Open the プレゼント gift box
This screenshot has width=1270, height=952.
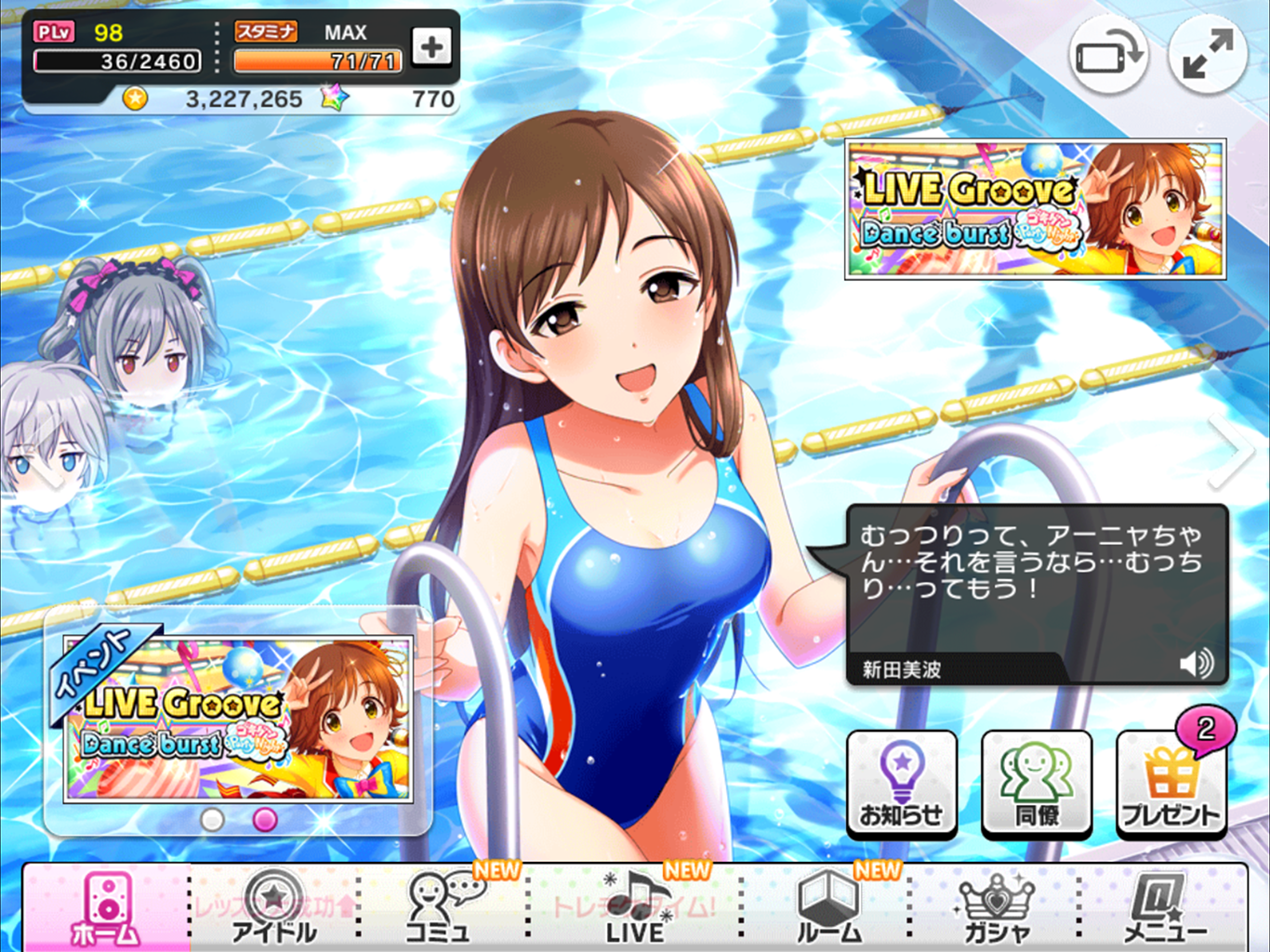1171,784
